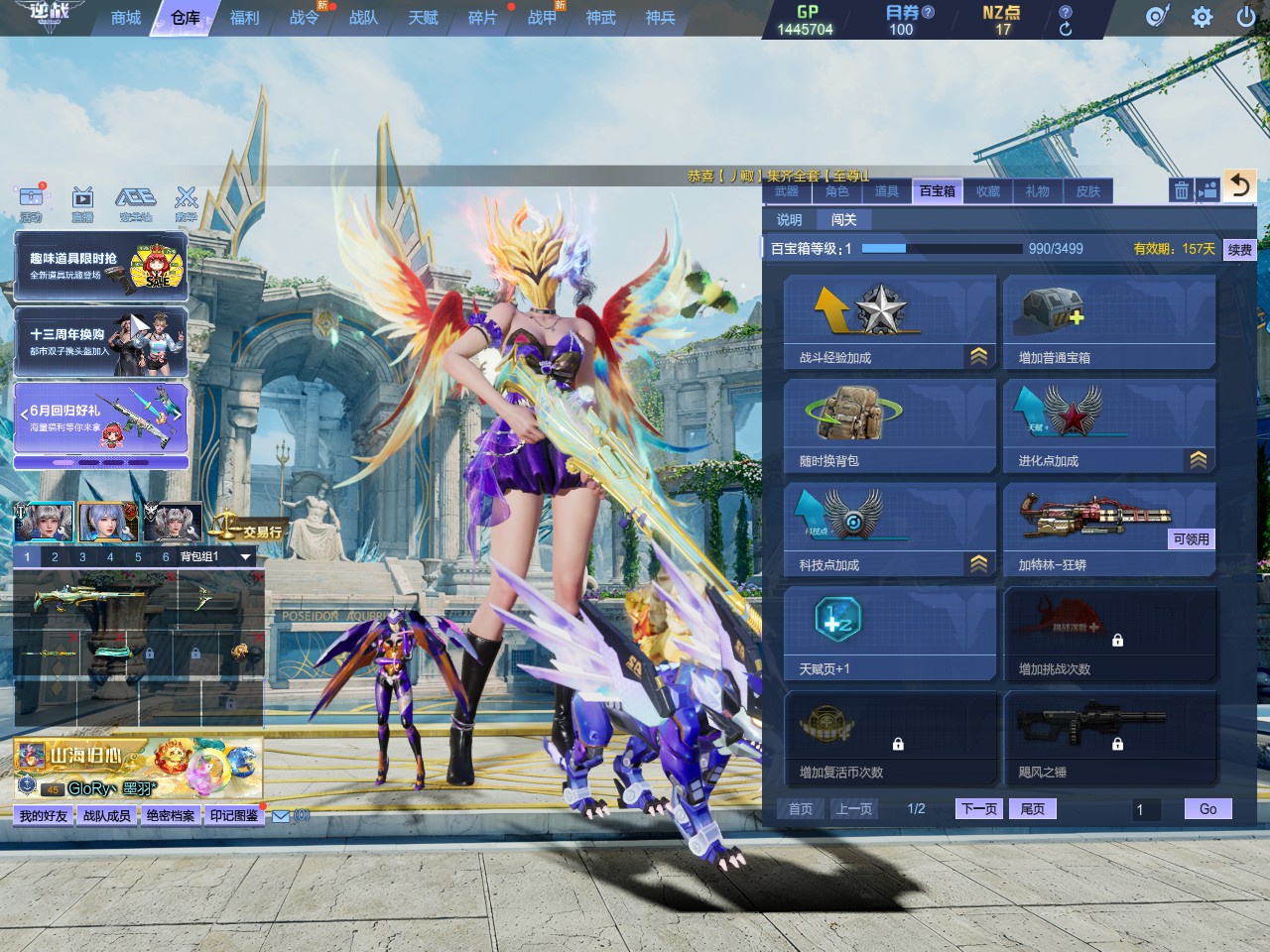Open the 十三周年换购 event banner
The width and height of the screenshot is (1270, 952).
[100, 341]
